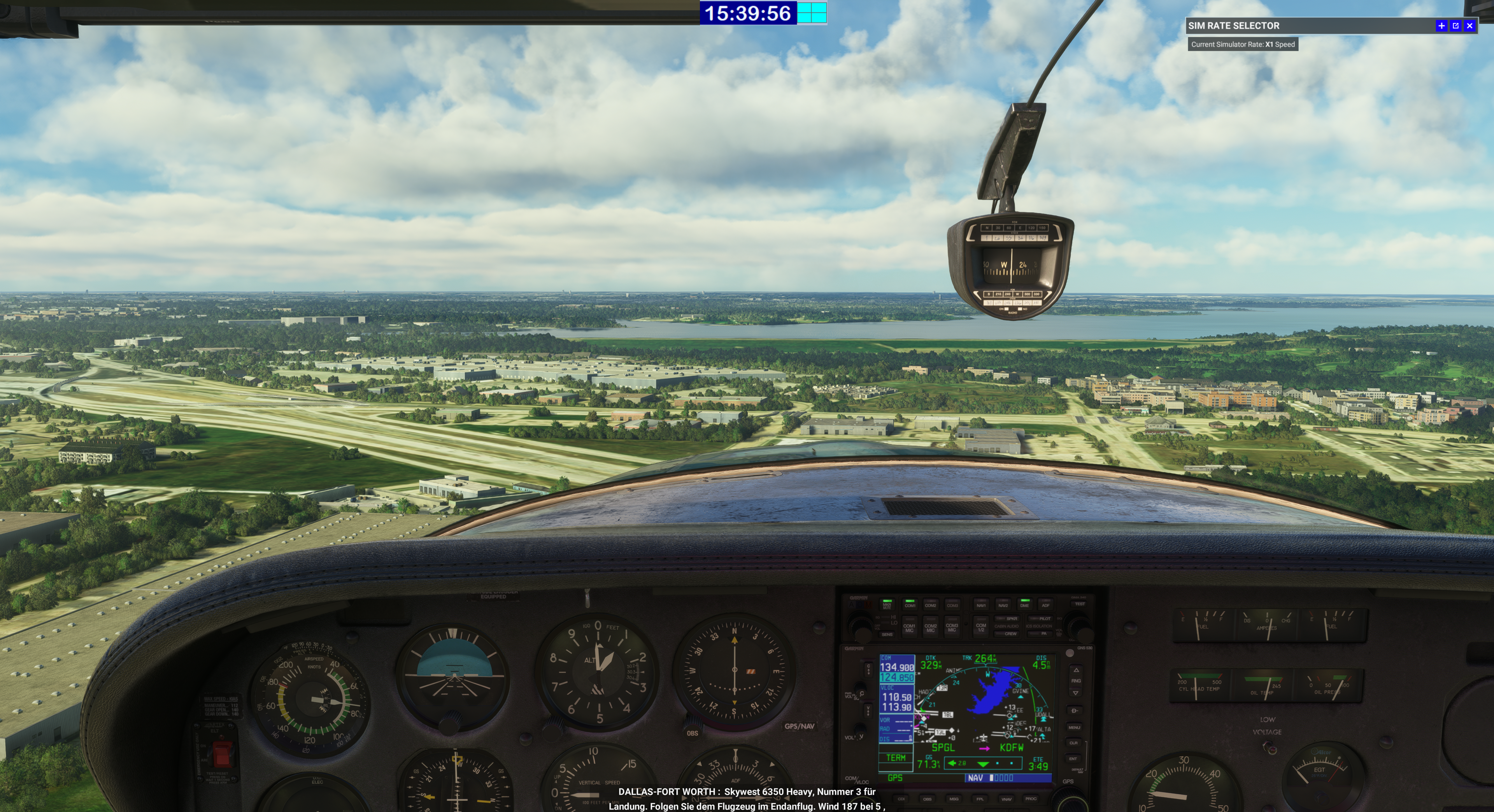Screen dimensions: 1494x812
Task: Open the FPL flight plan page
Action: click(x=980, y=799)
